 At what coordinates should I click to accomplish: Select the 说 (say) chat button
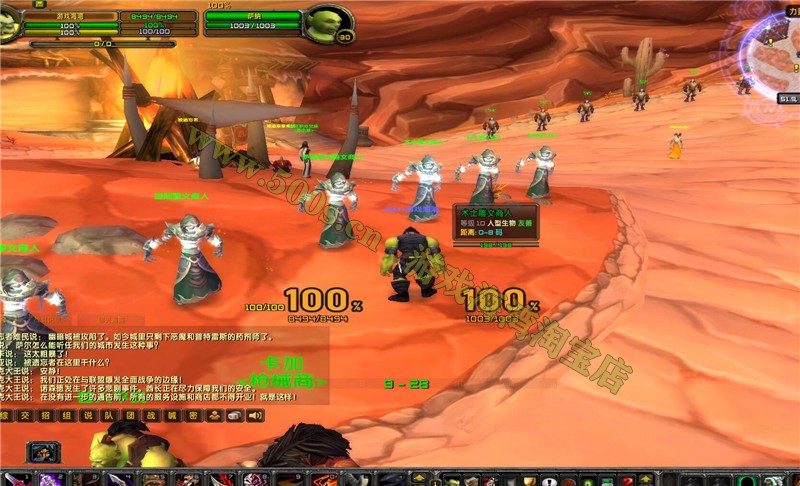click(88, 414)
